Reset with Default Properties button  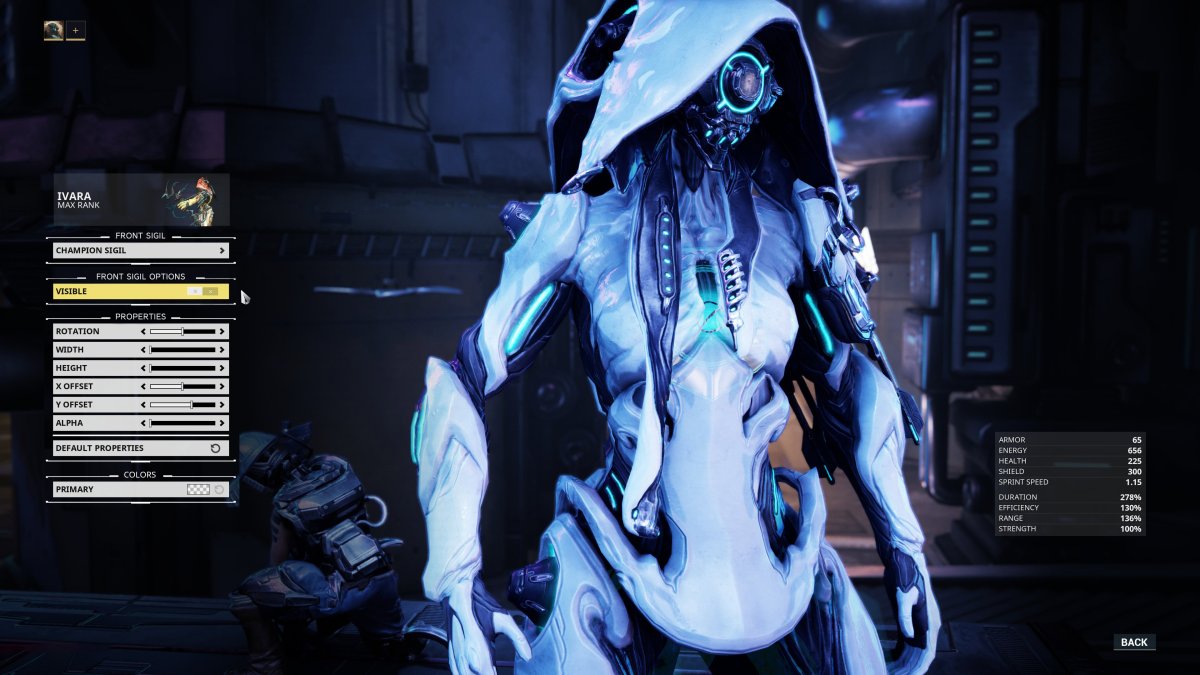[x=140, y=448]
